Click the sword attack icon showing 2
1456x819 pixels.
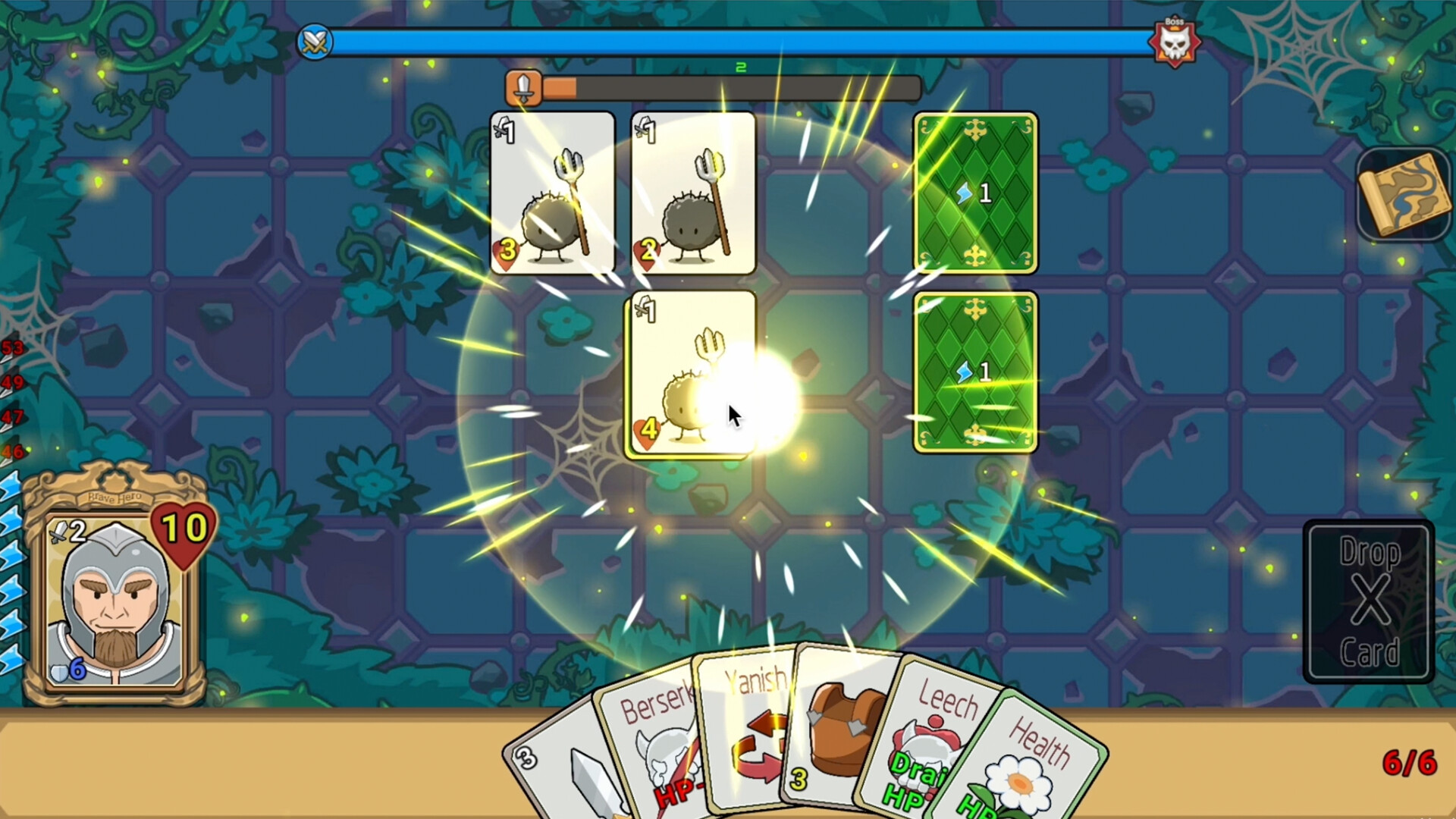67,531
